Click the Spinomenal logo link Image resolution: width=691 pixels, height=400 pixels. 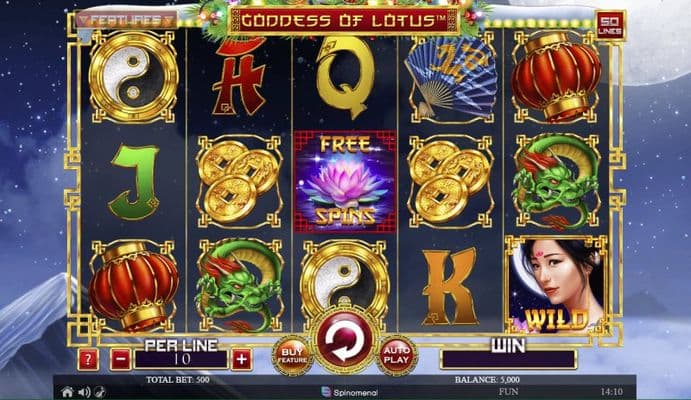coord(346,392)
